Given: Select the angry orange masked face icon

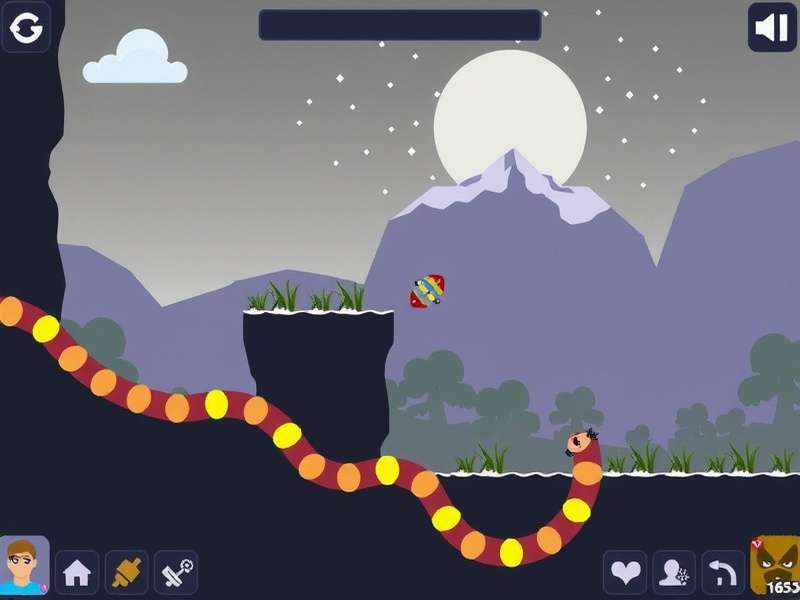Looking at the screenshot, I should (774, 567).
